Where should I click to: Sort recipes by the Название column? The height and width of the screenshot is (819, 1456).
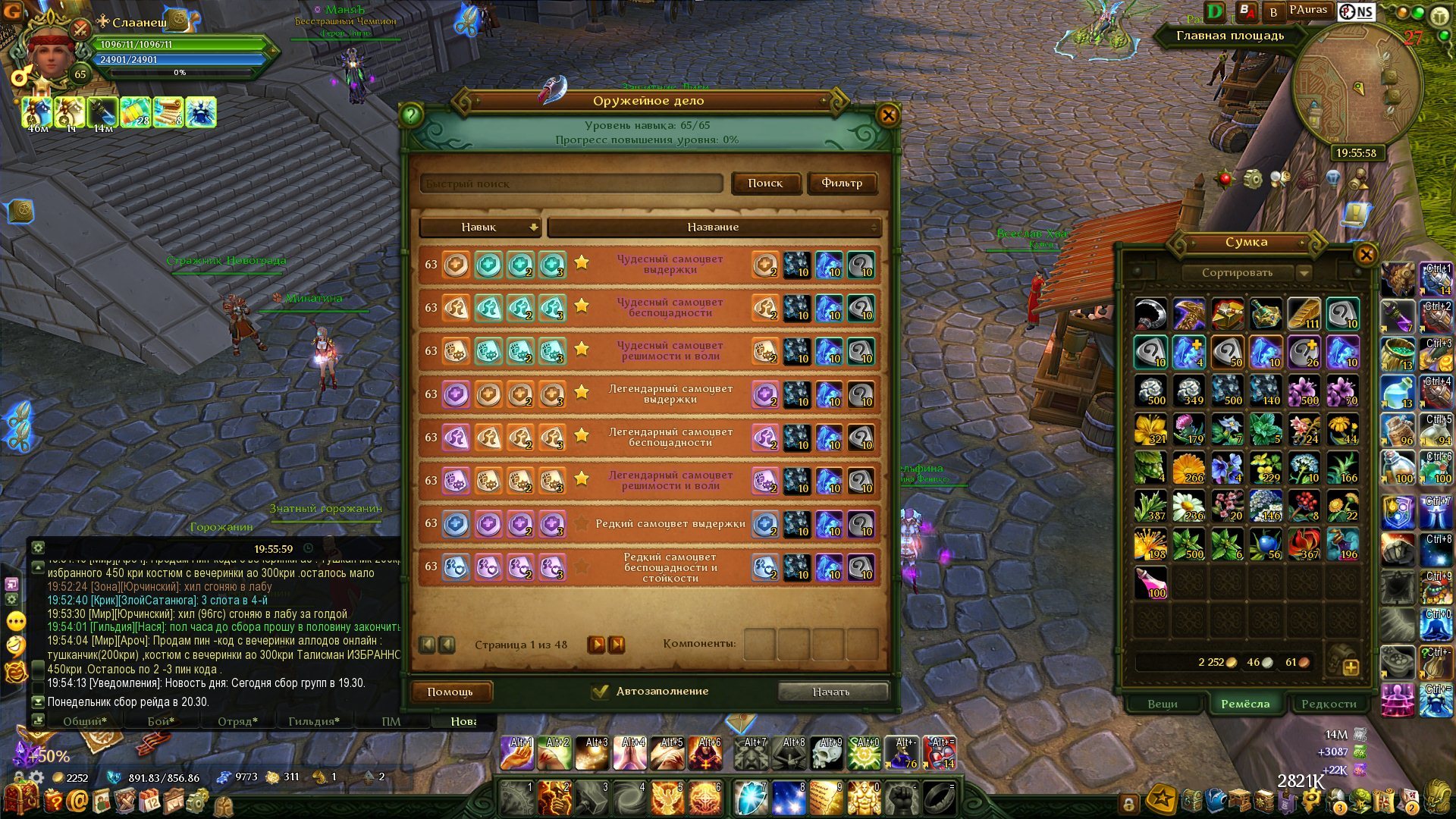pos(713,227)
